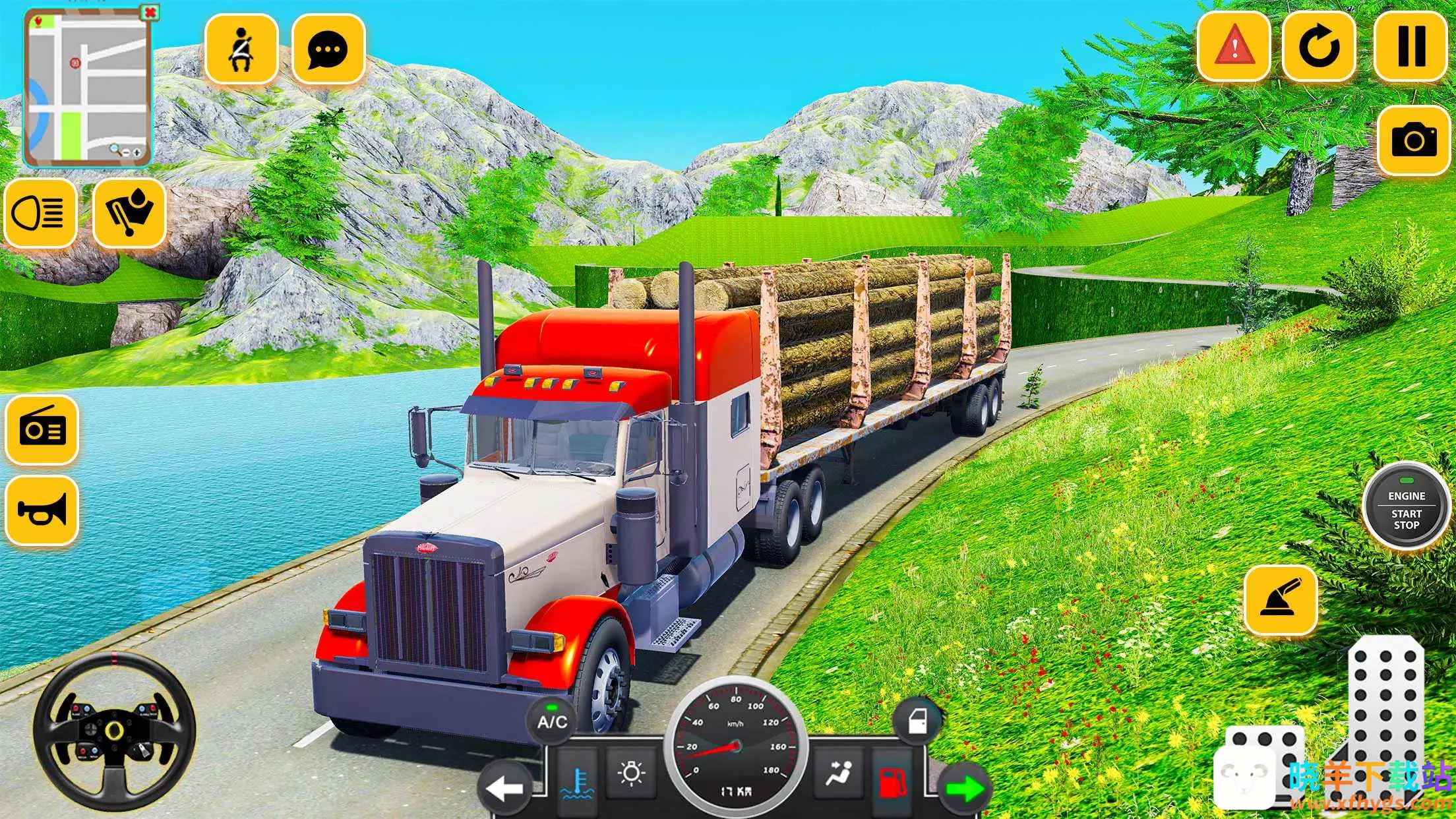Reset the truck with the reload button
Viewport: 1456px width, 819px height.
1319,46
